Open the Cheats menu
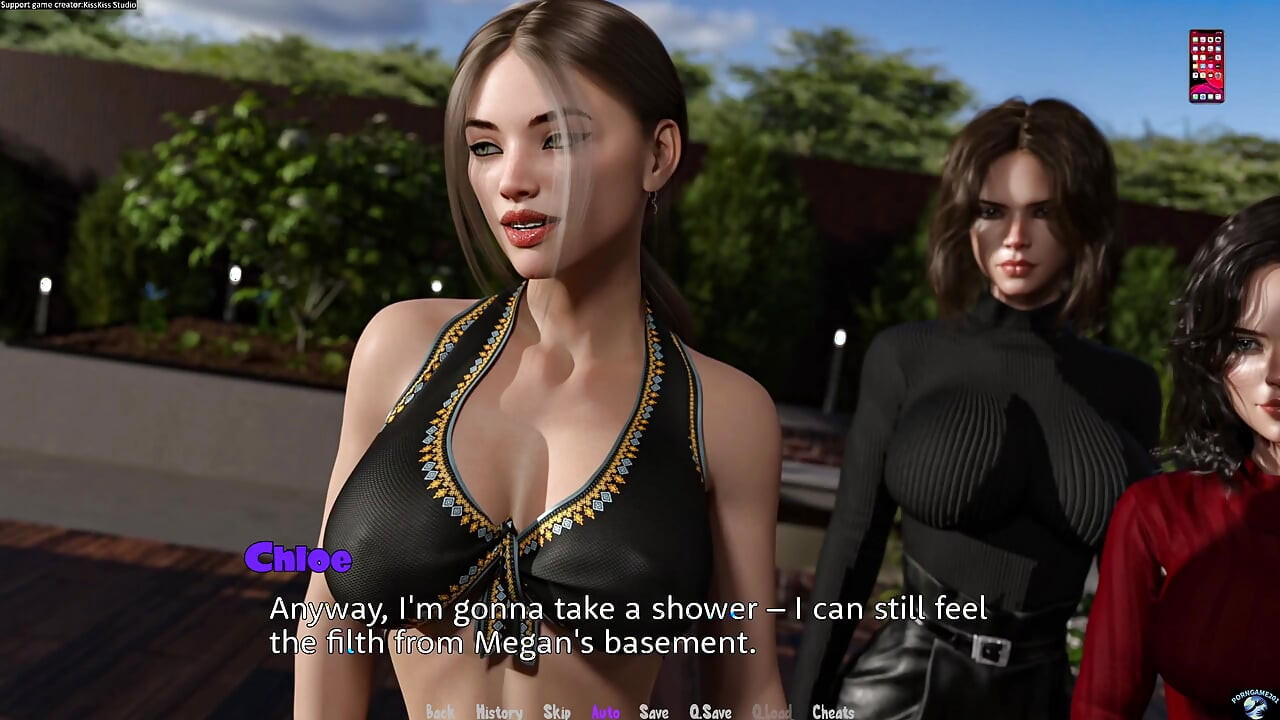Viewport: 1280px width, 720px height. pos(833,712)
